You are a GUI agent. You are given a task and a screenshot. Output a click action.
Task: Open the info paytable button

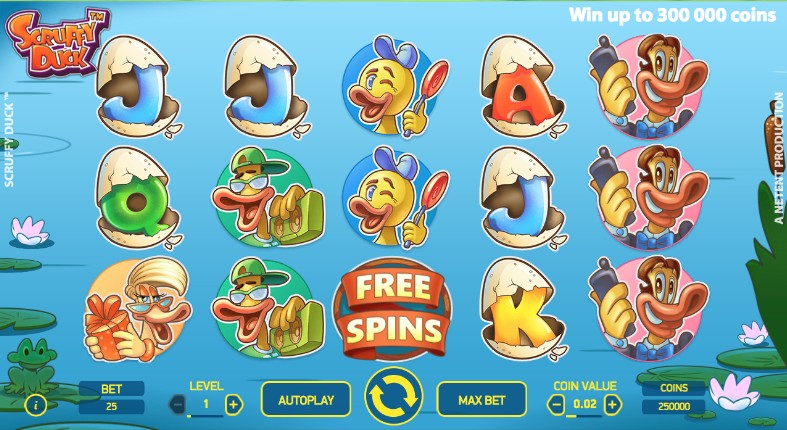tap(37, 405)
